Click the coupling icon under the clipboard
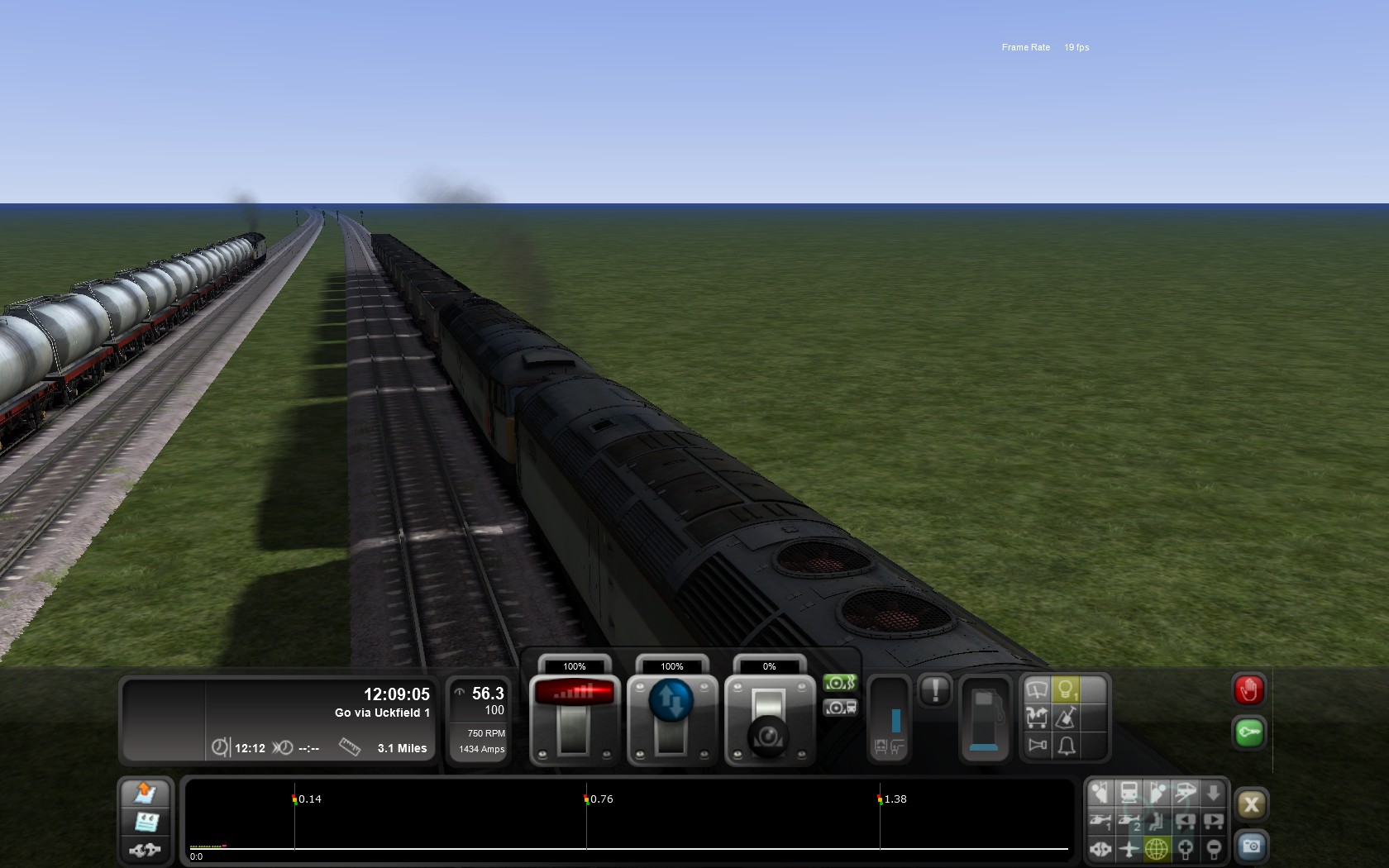The width and height of the screenshot is (1389, 868). (146, 849)
